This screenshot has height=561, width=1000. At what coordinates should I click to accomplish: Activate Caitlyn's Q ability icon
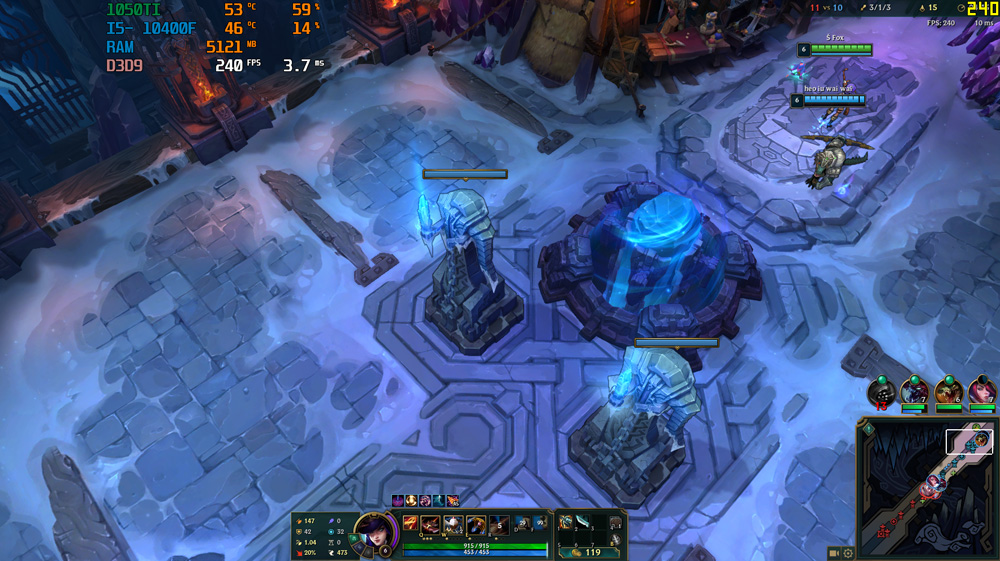[432, 525]
